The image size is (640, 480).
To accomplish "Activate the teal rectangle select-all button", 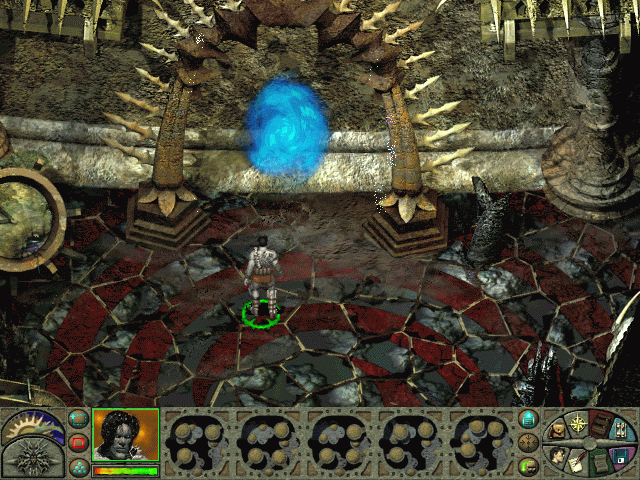I will coord(78,419).
